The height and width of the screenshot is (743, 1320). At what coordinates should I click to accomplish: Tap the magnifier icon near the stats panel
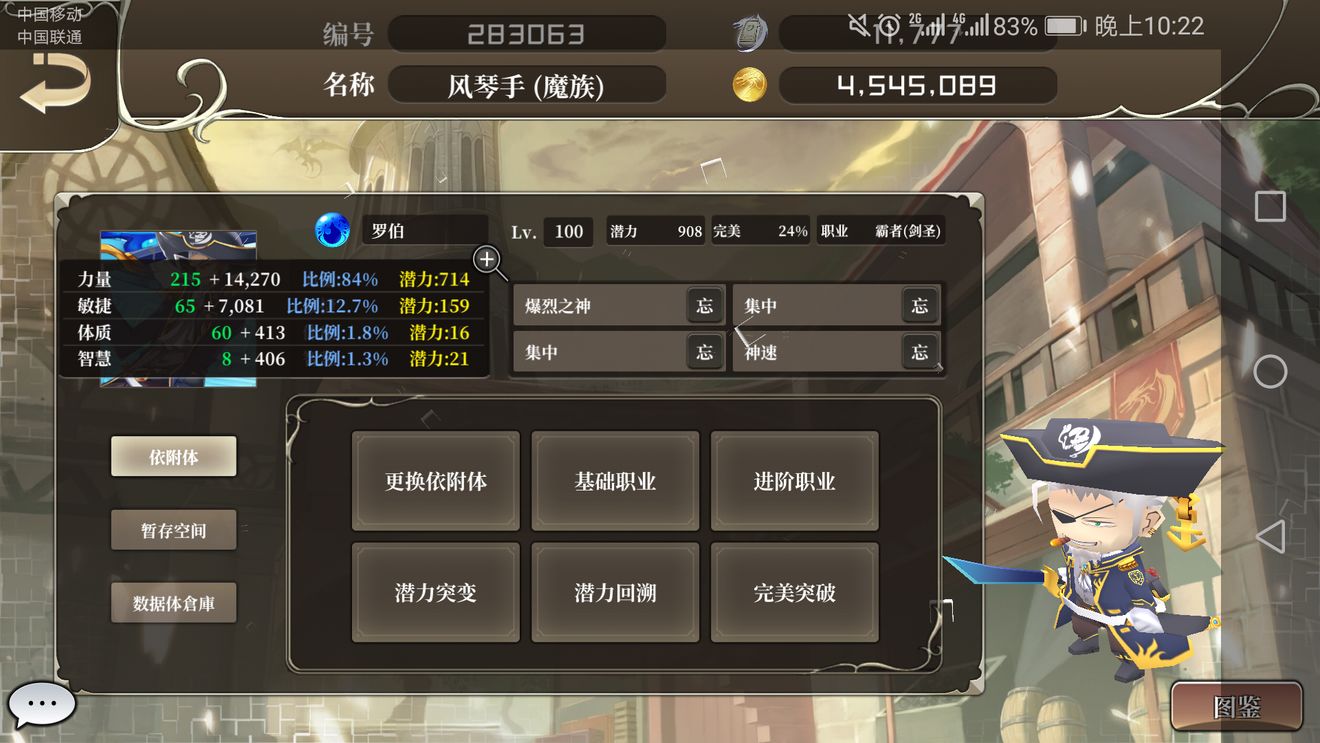click(x=489, y=262)
